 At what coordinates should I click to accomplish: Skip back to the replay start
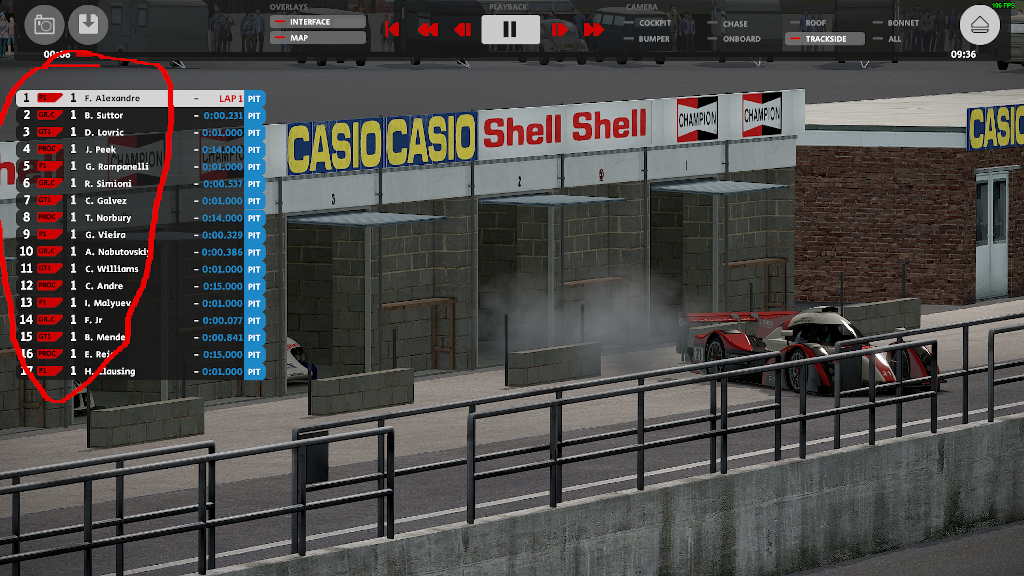(392, 30)
